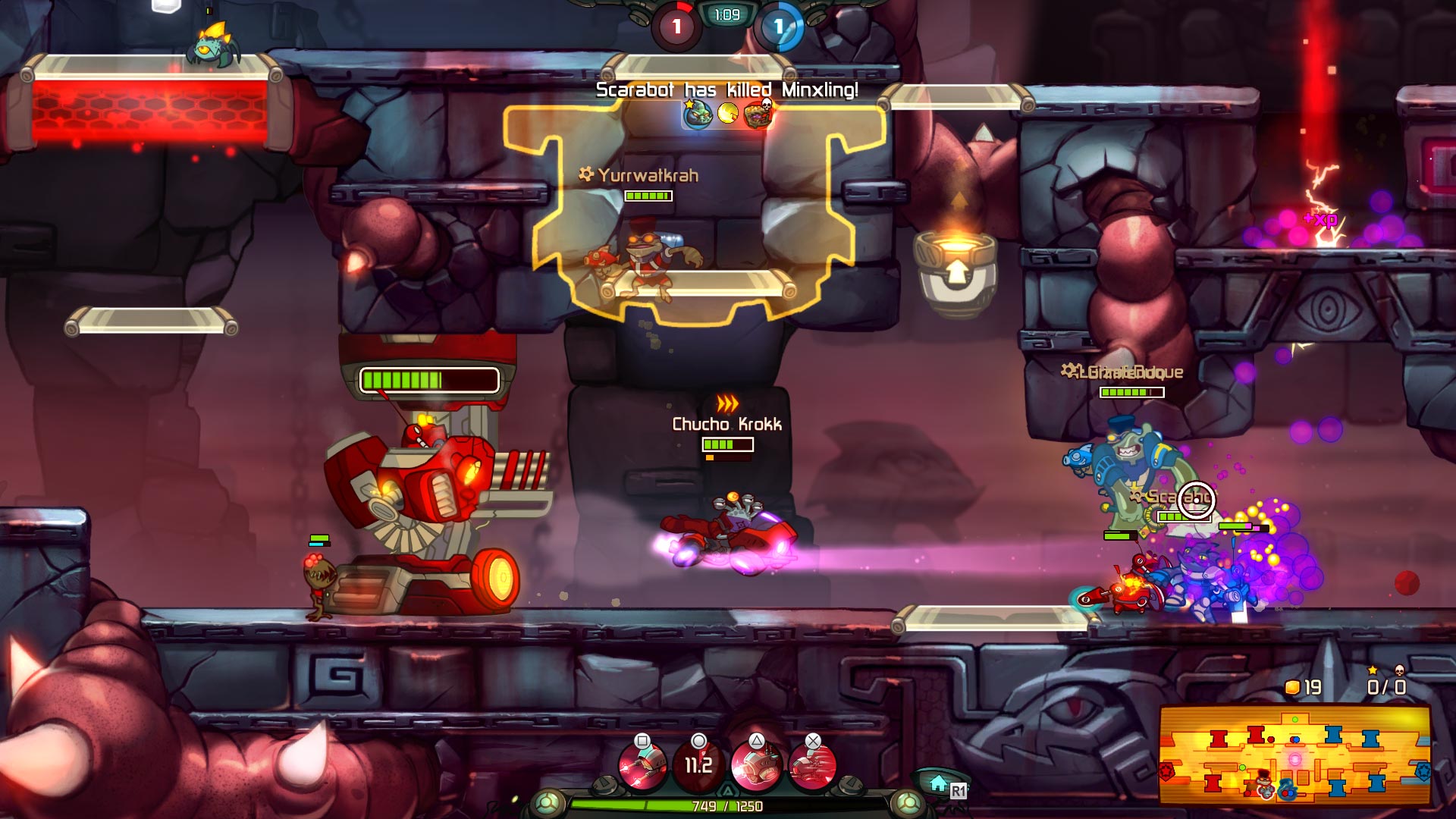
Task: Click the Minxling skull portrait in the kill feed
Action: [x=758, y=114]
